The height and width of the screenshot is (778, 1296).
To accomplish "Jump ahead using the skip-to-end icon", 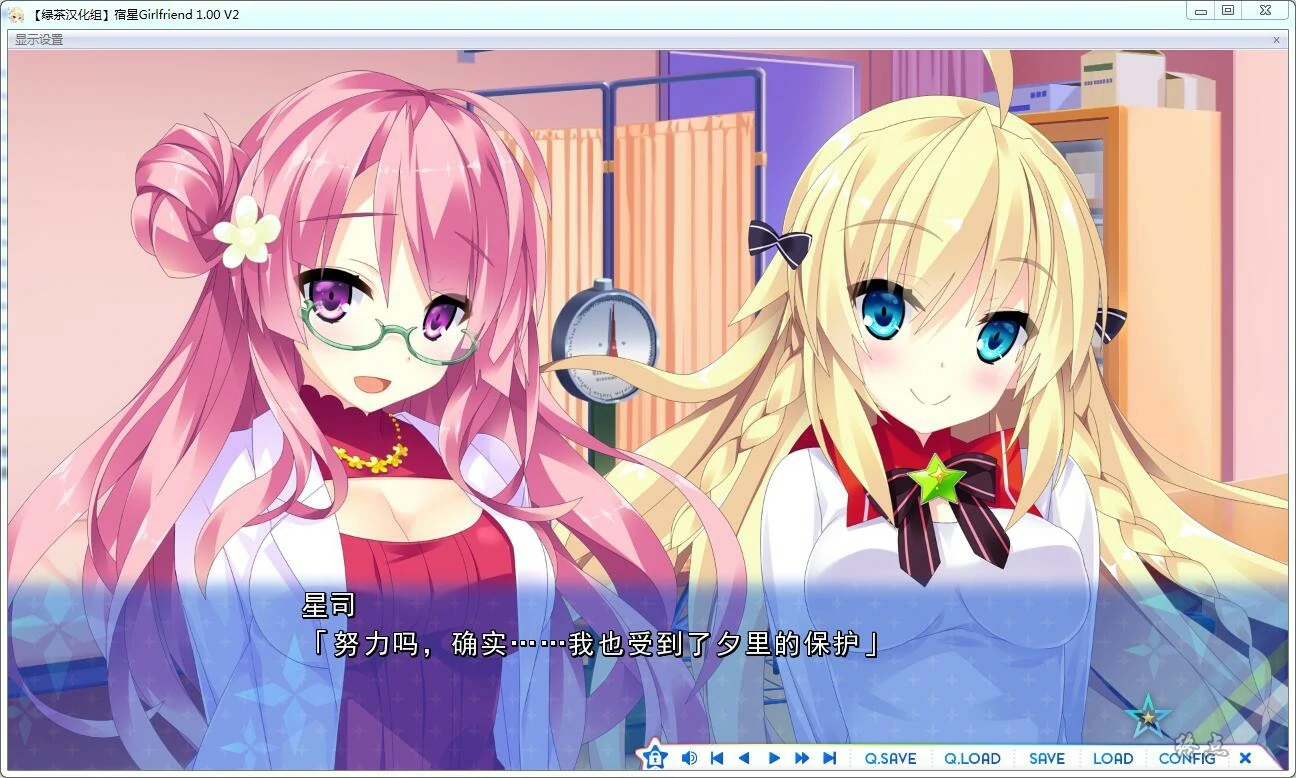I will [830, 757].
